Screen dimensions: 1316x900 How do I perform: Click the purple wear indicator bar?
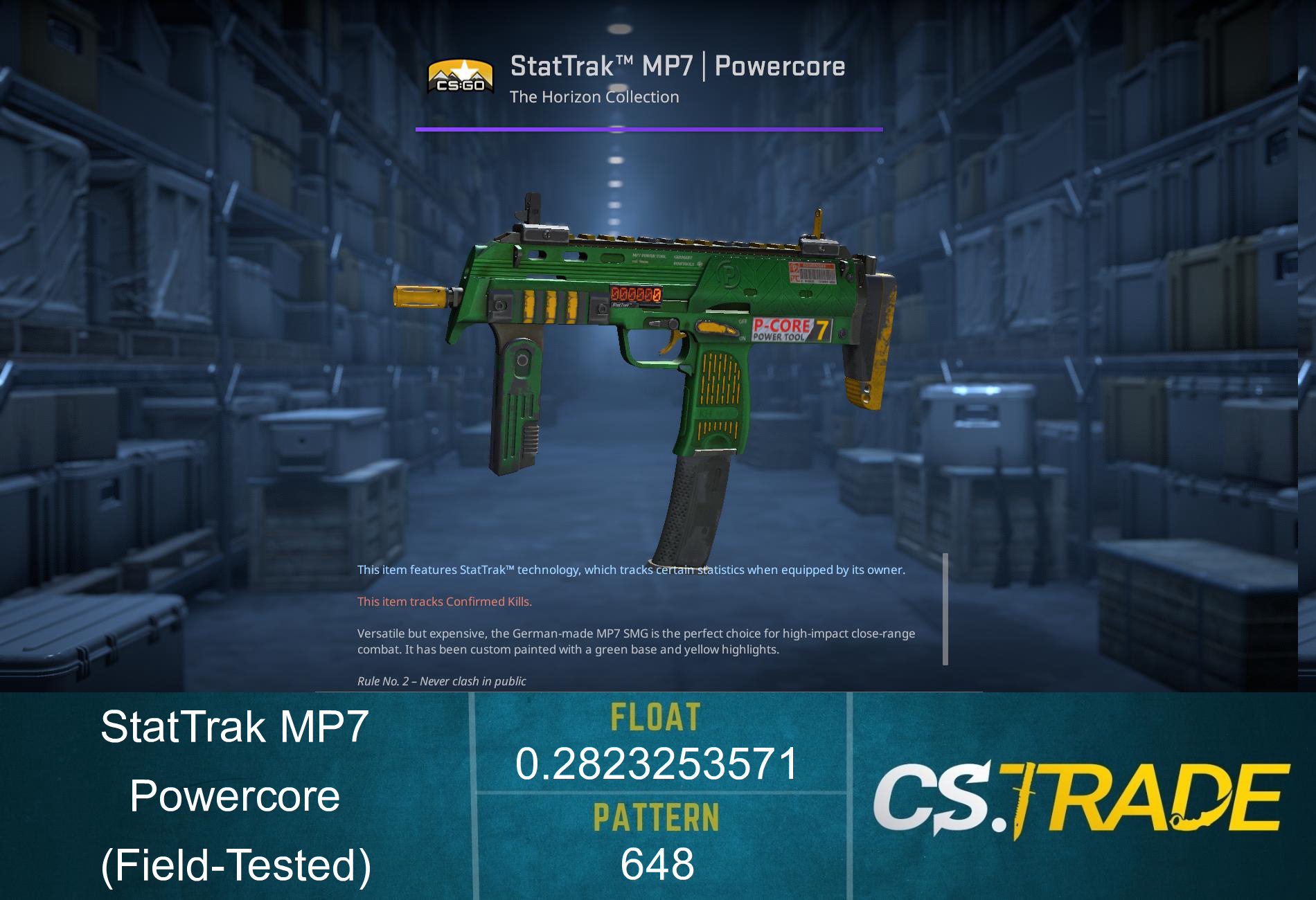649,129
